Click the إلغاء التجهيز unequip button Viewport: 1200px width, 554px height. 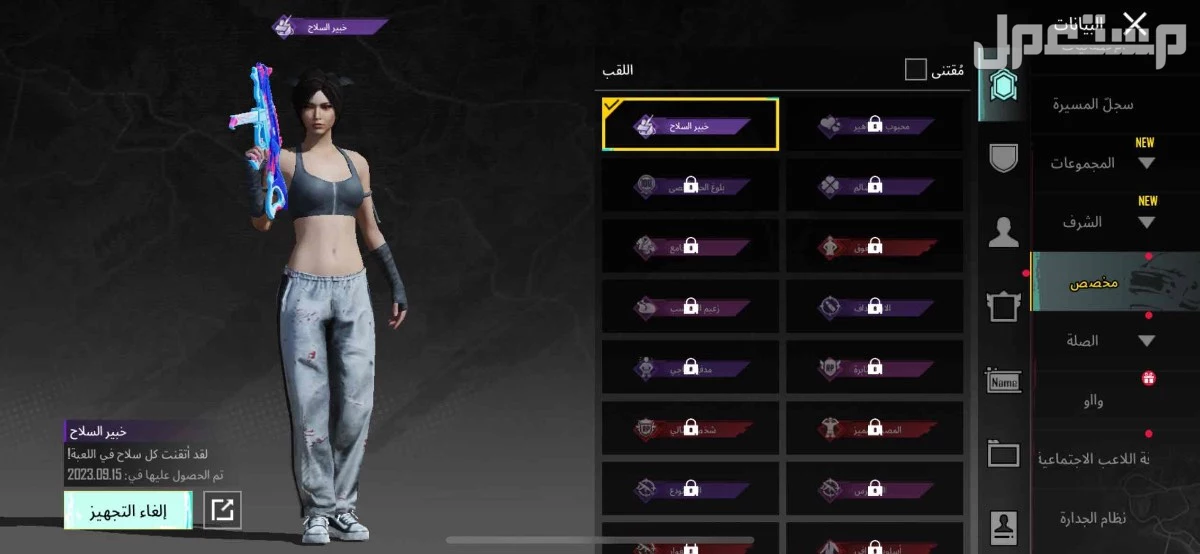pos(129,511)
